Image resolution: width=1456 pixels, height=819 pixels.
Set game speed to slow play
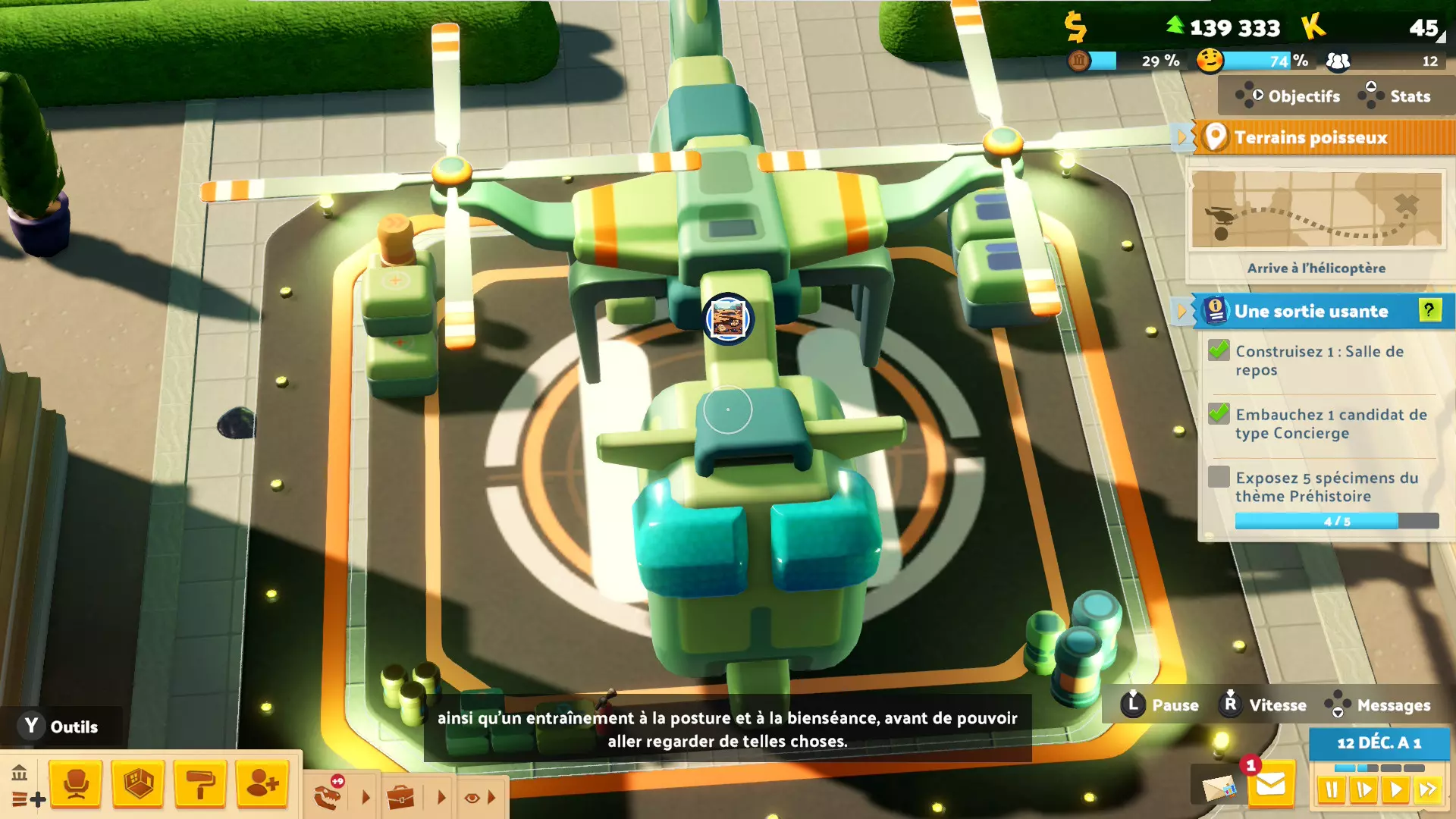pyautogui.click(x=1363, y=790)
